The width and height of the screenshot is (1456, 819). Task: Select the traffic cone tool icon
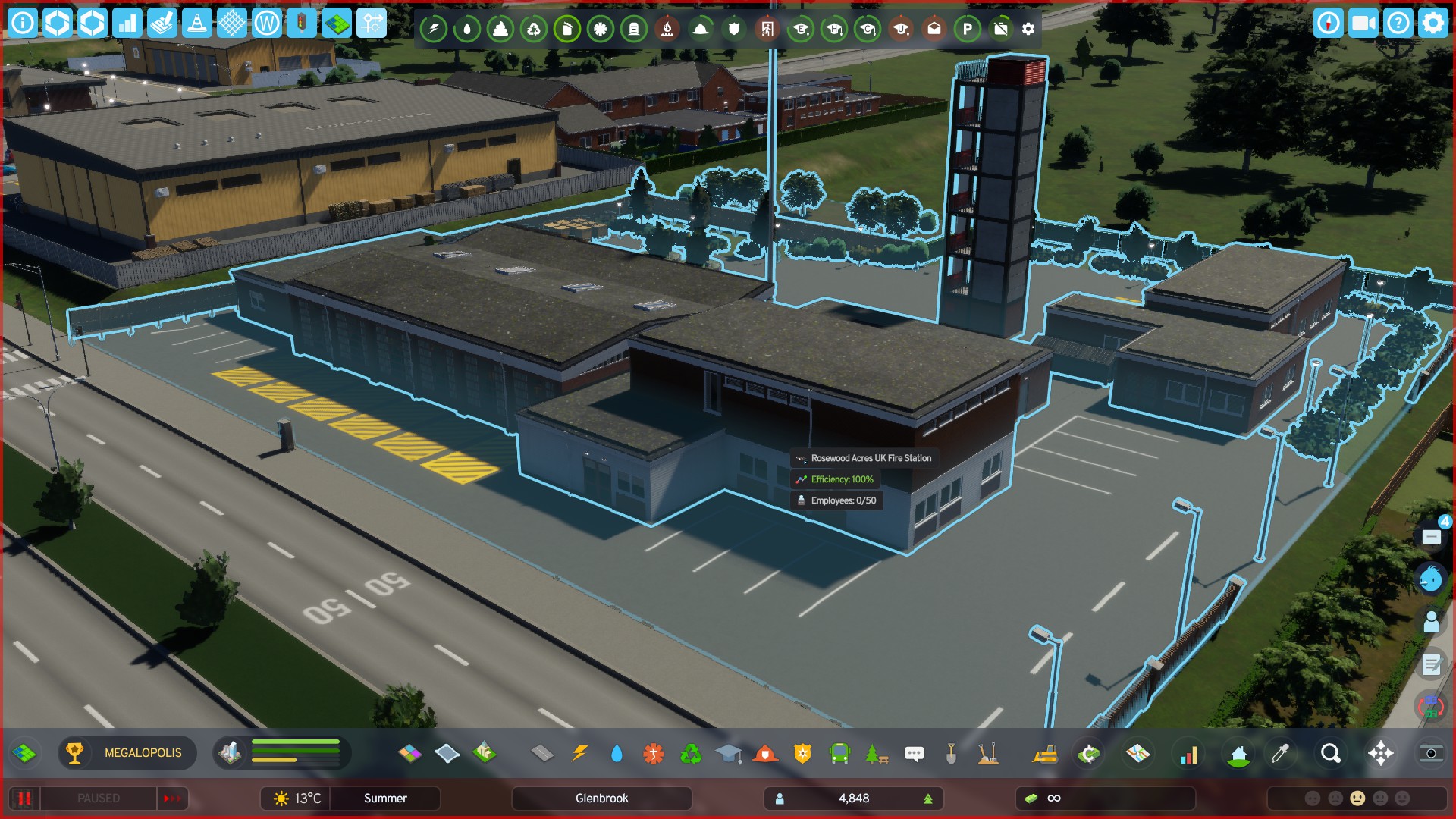pyautogui.click(x=197, y=24)
